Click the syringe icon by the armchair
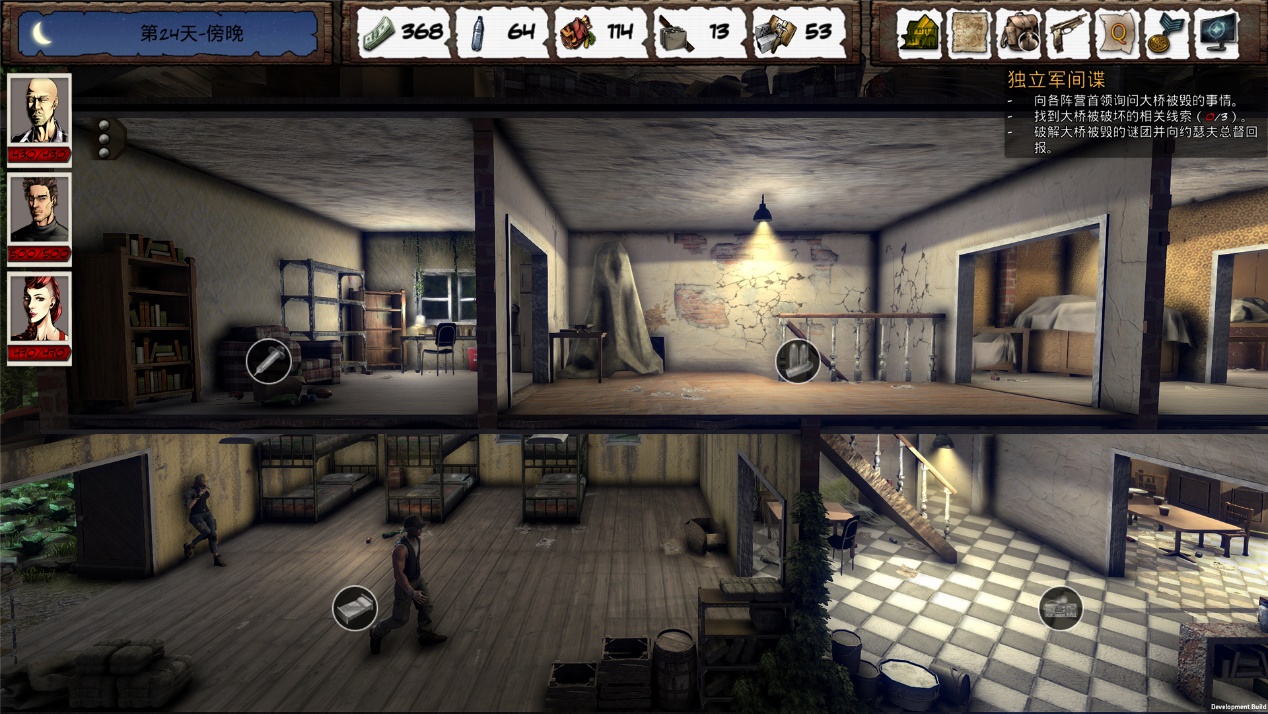The height and width of the screenshot is (714, 1268). click(269, 361)
